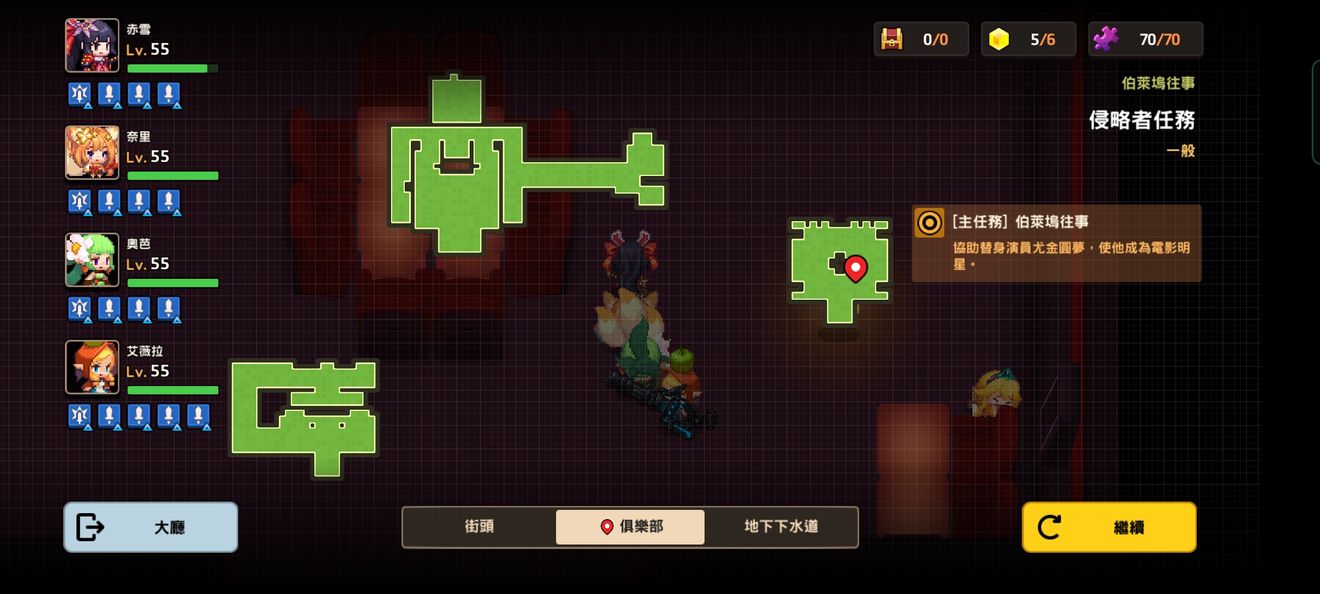Tap the purple puzzle piece counter
Screen dimensions: 1320x594
1105,40
